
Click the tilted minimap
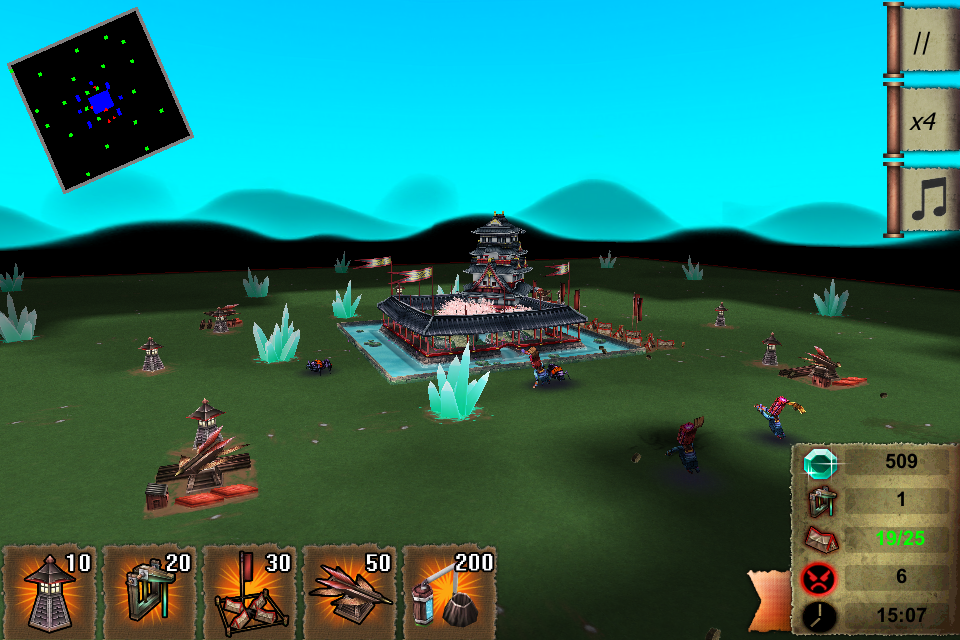point(100,100)
